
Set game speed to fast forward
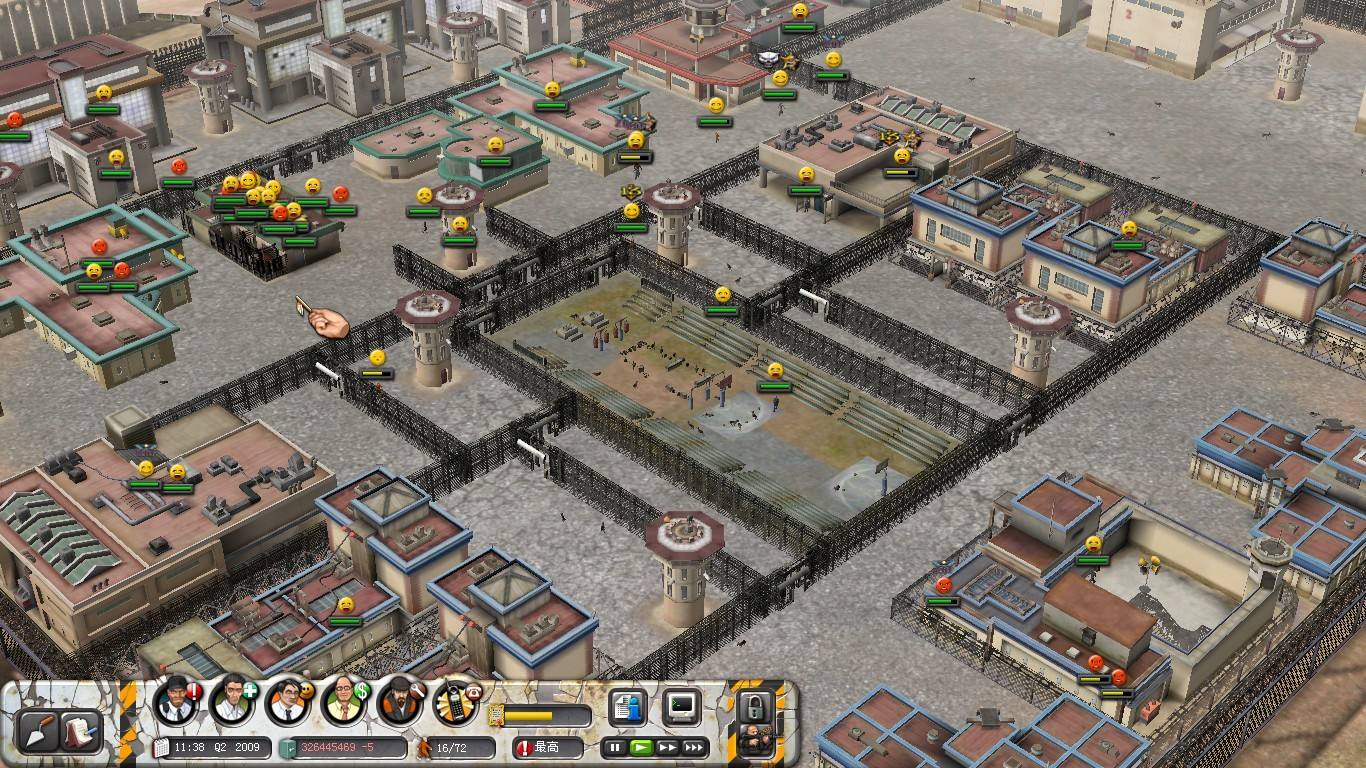[x=667, y=747]
